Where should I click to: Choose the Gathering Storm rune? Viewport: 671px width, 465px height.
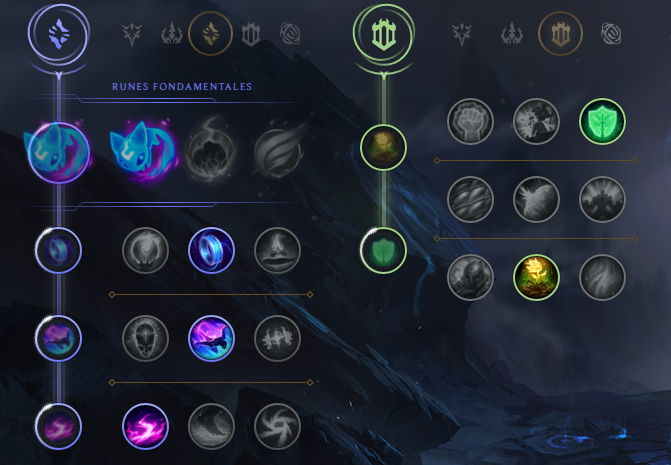(275, 425)
